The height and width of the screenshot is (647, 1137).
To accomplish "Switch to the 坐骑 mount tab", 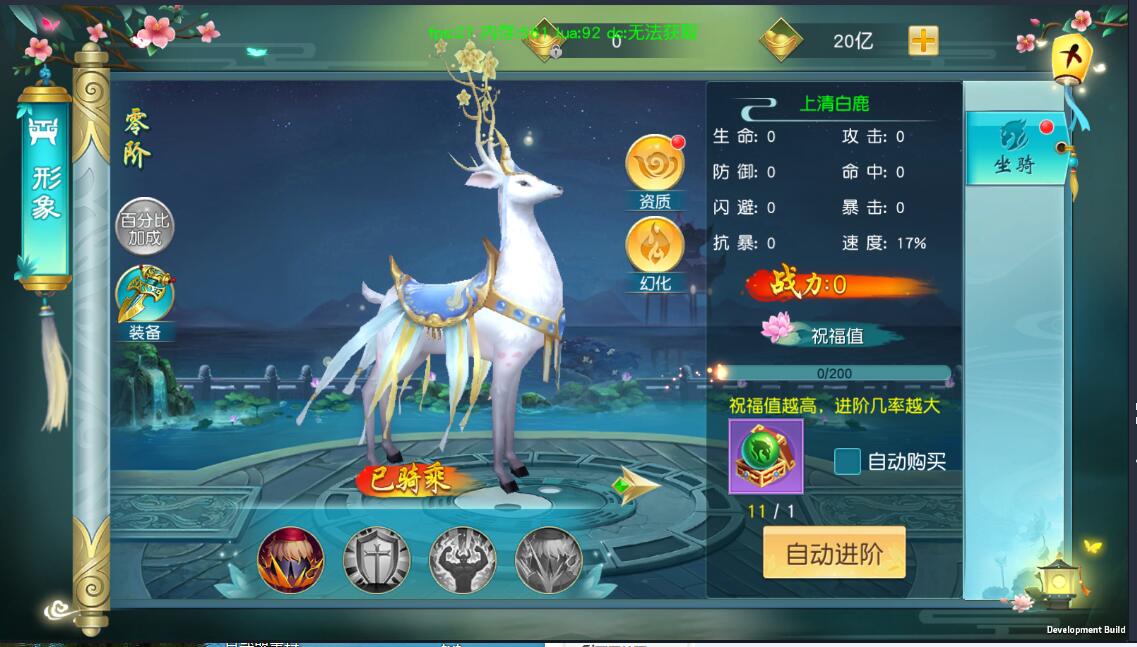I will [x=1015, y=148].
